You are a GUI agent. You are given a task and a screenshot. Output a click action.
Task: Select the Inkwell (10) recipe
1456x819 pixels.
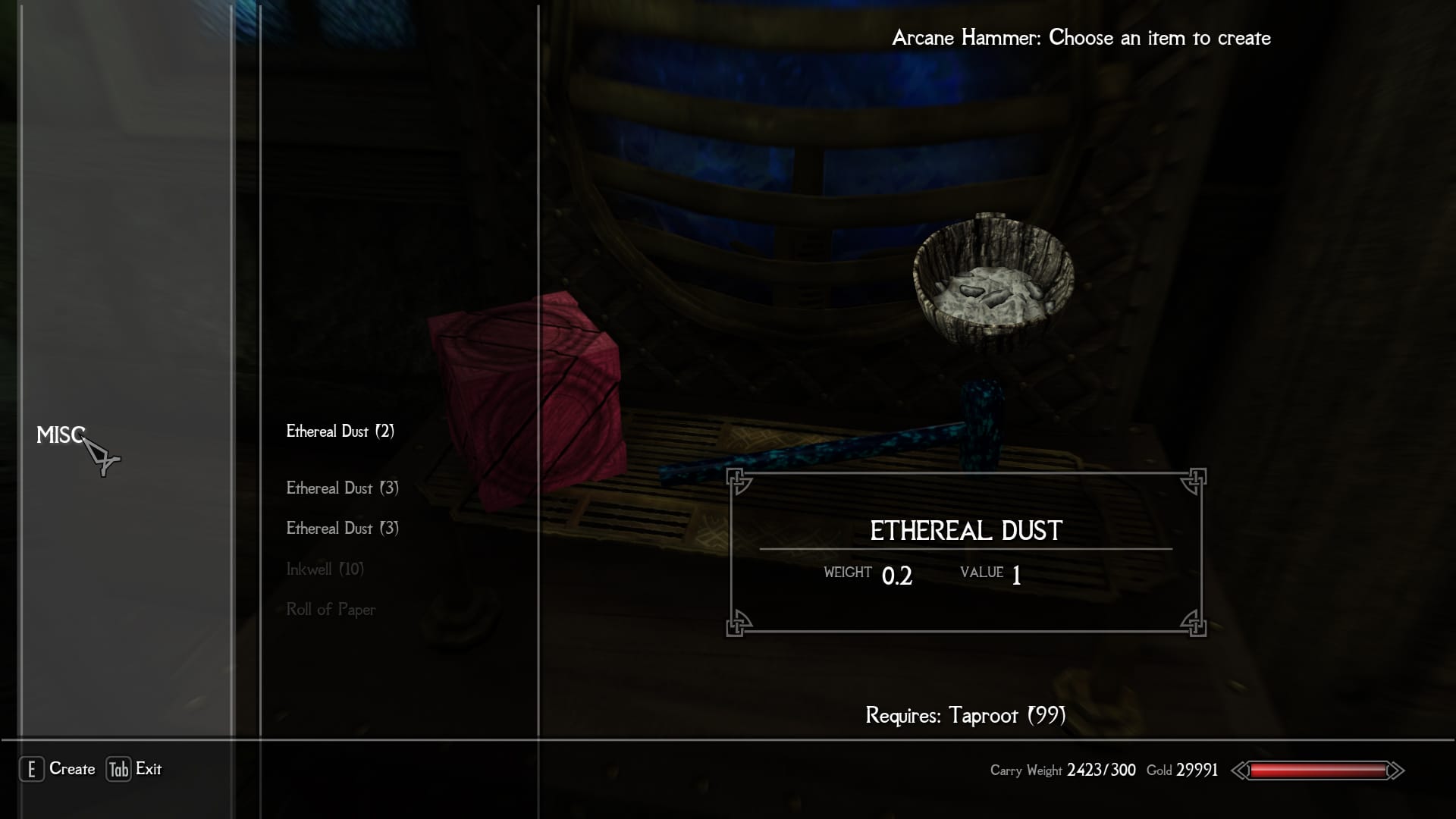325,569
